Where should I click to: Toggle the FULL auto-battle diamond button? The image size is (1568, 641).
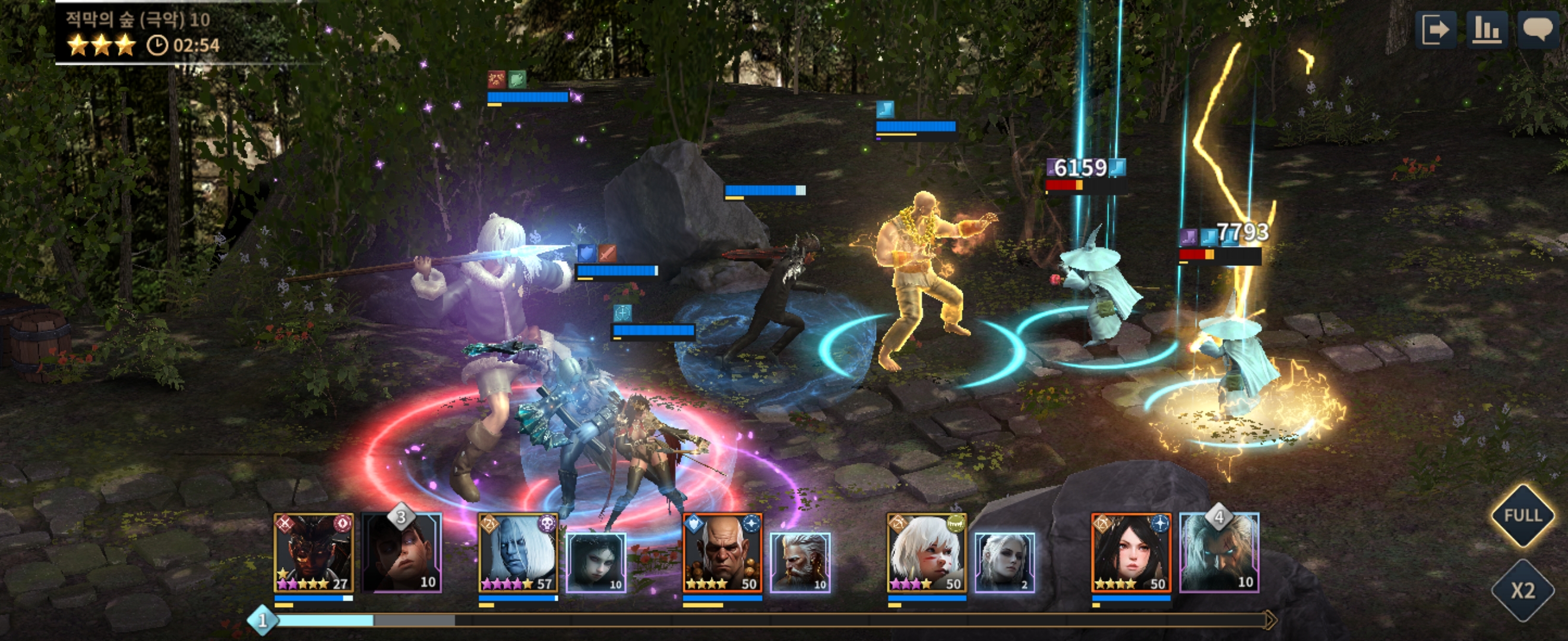point(1523,516)
